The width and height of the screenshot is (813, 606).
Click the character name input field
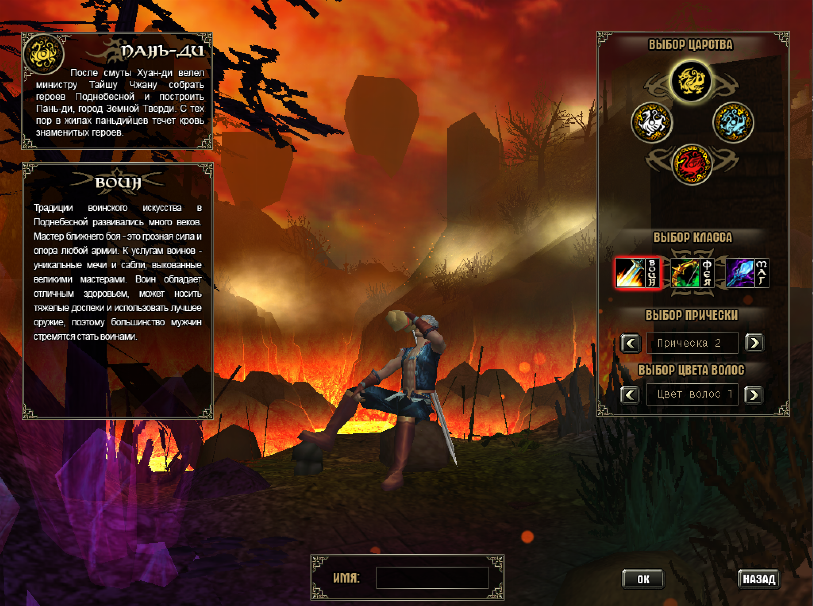432,578
